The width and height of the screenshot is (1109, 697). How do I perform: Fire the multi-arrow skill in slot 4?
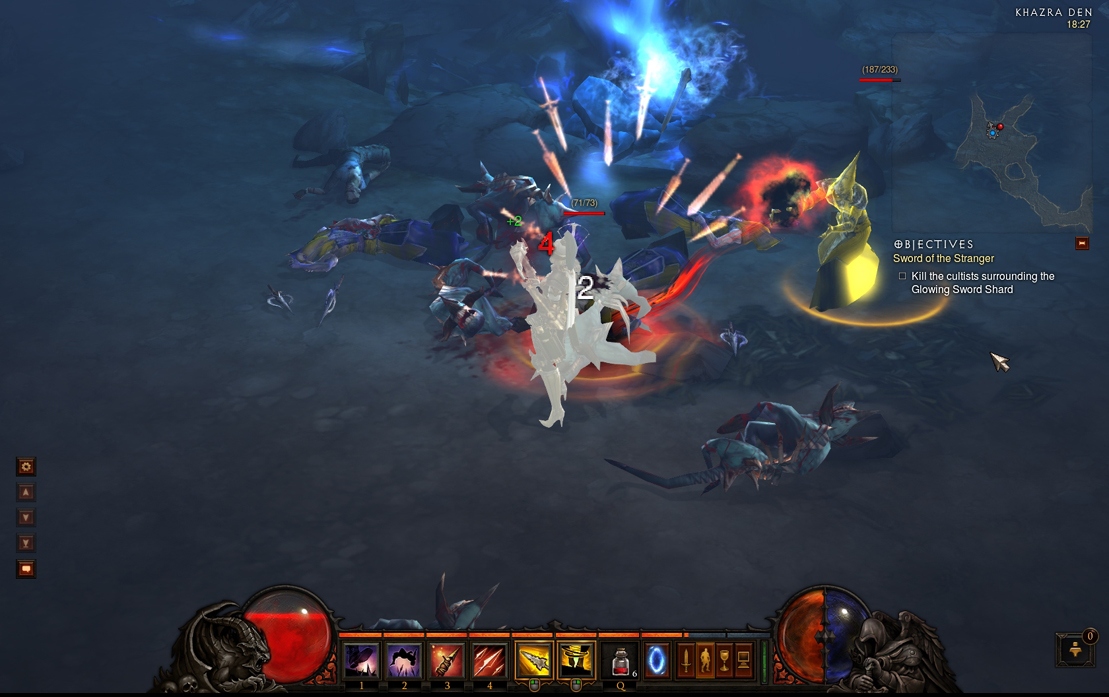[x=489, y=661]
